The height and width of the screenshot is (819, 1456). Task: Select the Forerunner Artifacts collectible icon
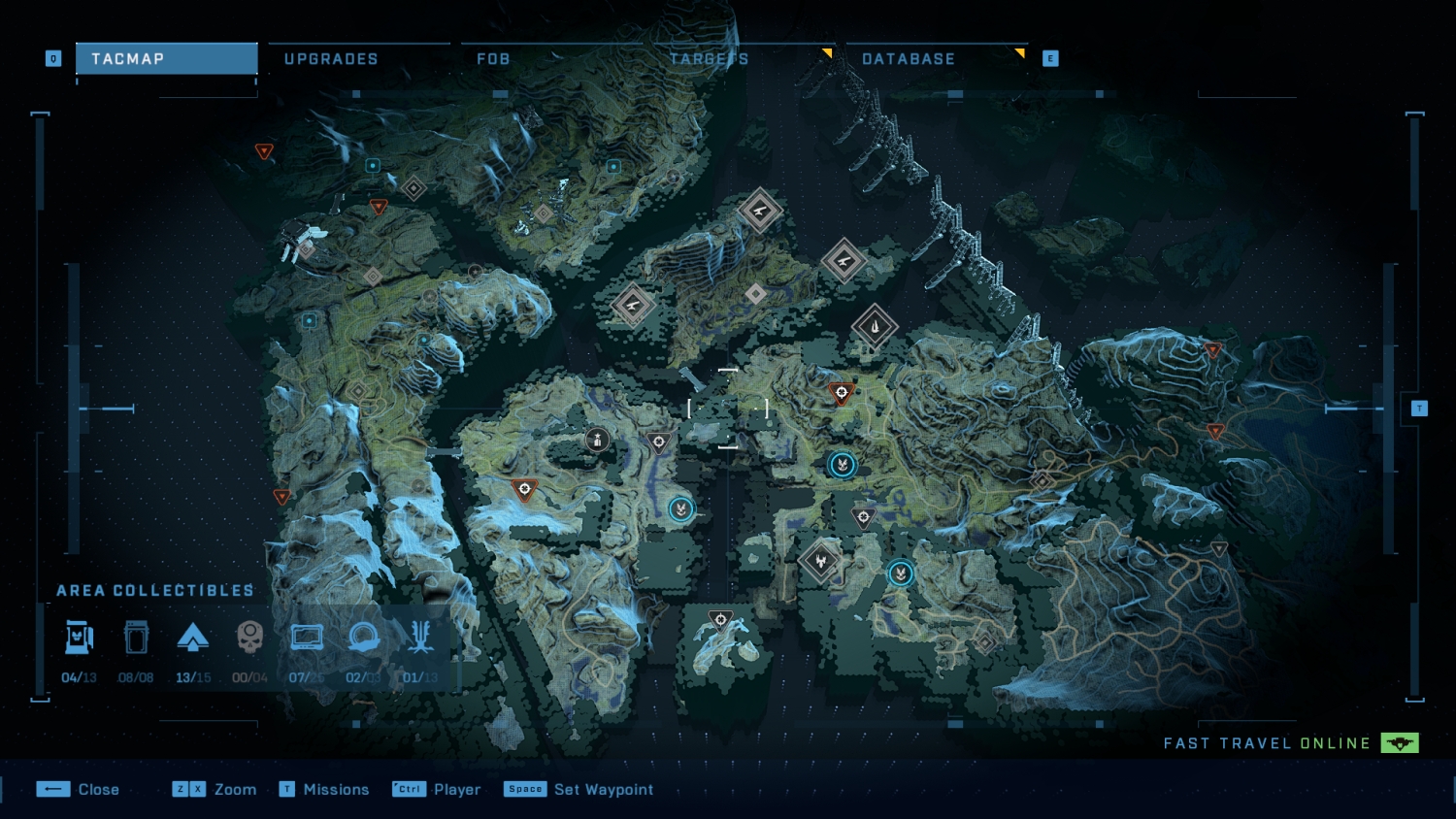419,637
